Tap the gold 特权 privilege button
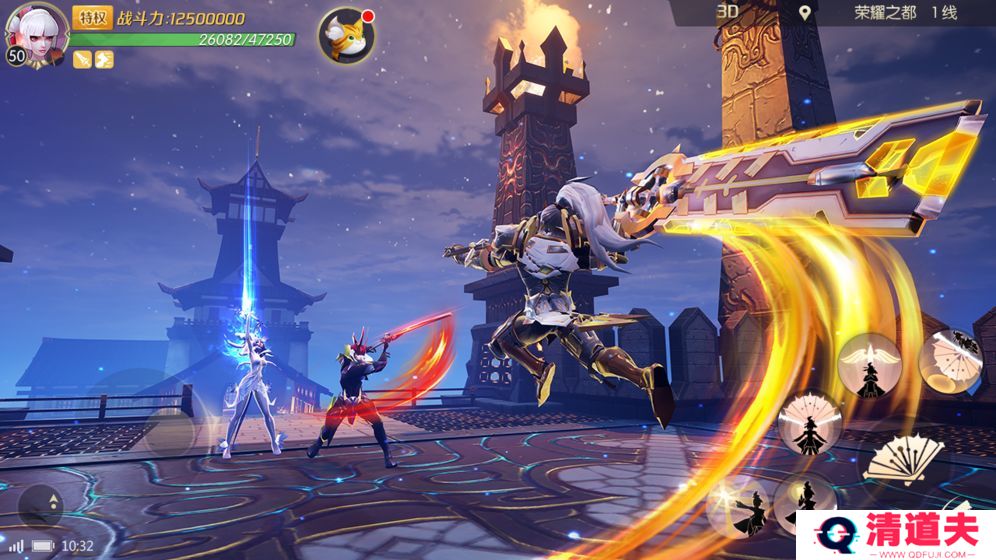 (92, 17)
